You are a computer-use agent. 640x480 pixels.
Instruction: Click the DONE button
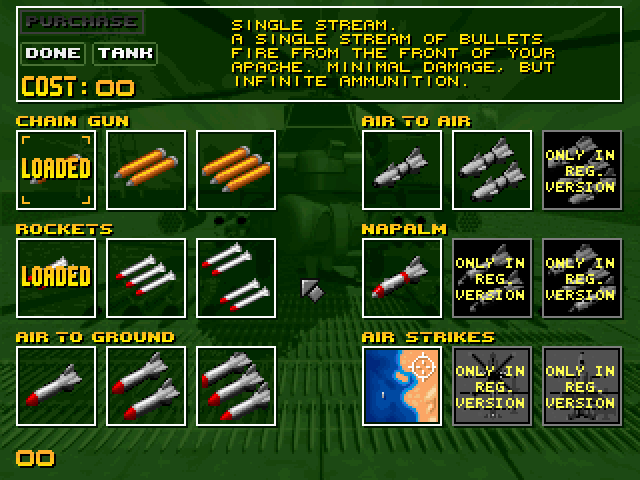[x=53, y=53]
